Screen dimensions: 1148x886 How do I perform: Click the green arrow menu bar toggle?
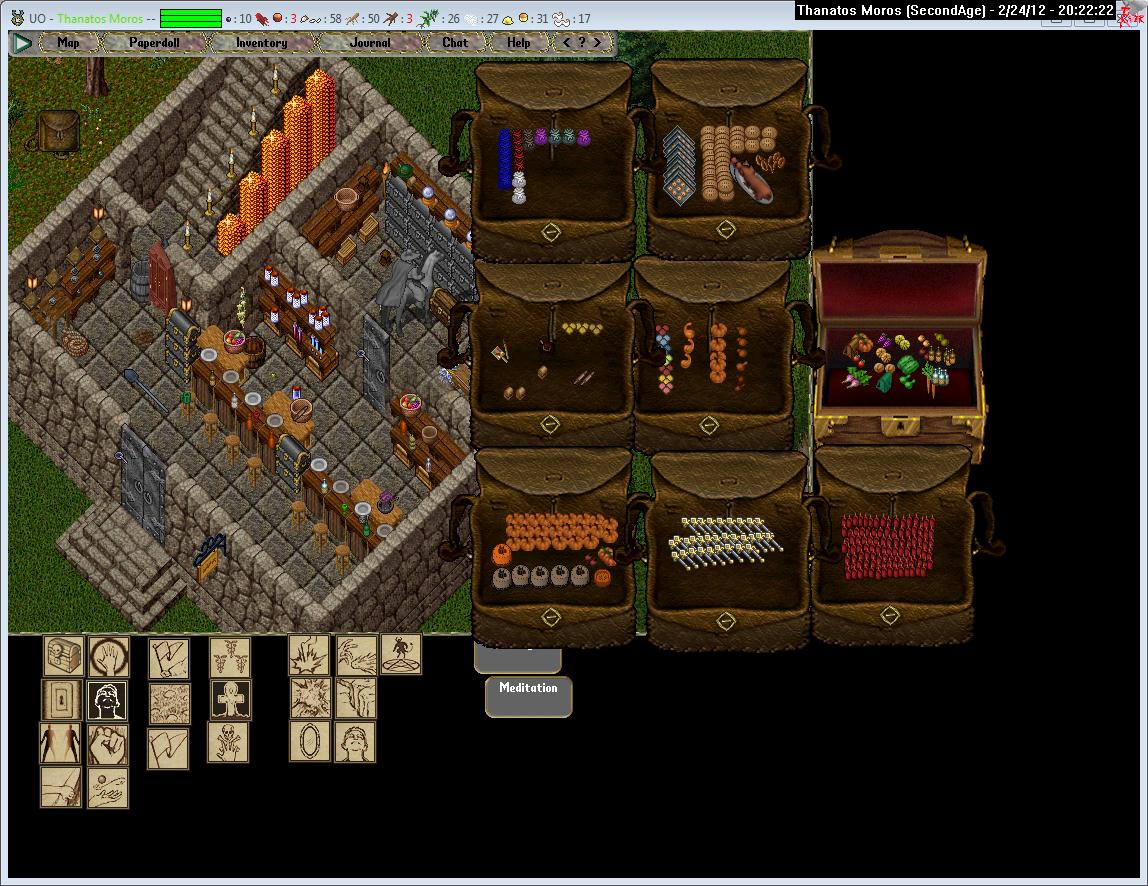click(x=22, y=43)
